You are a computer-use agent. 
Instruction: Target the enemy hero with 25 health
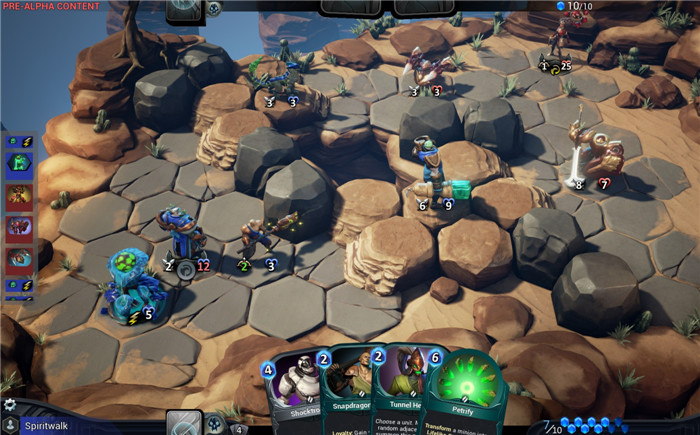click(x=555, y=45)
